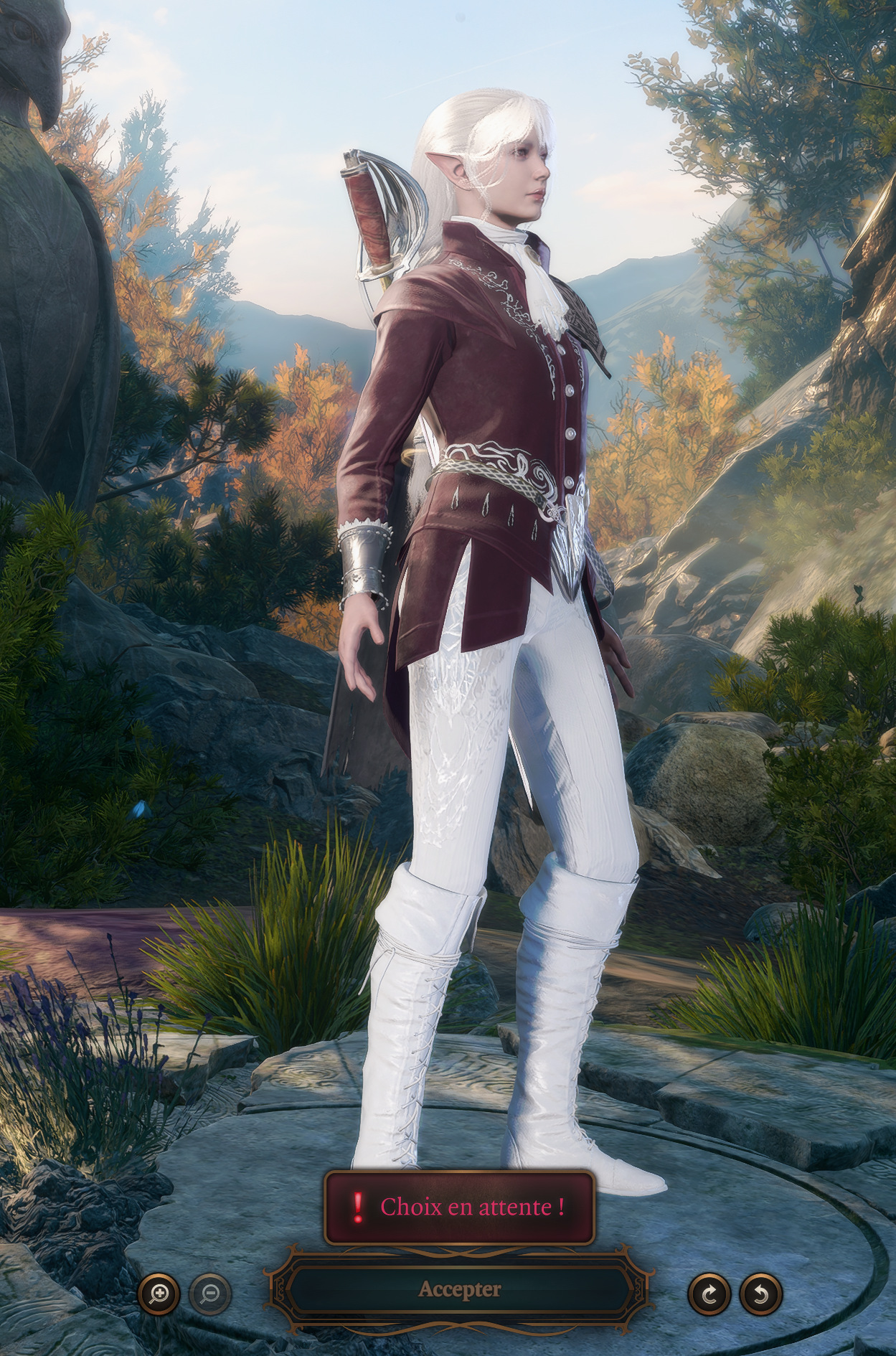Rotate the character clockwise
This screenshot has width=896, height=1356.
(709, 1294)
